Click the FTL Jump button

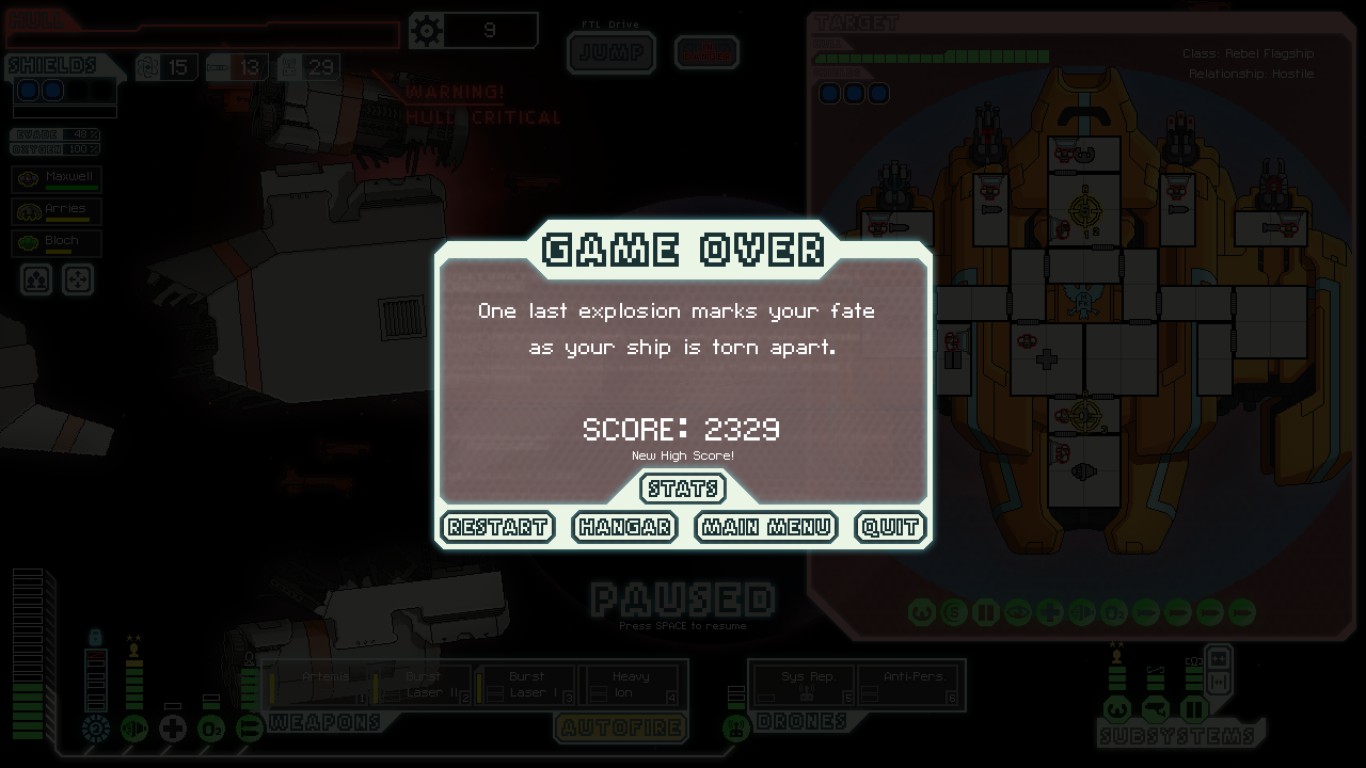click(611, 53)
